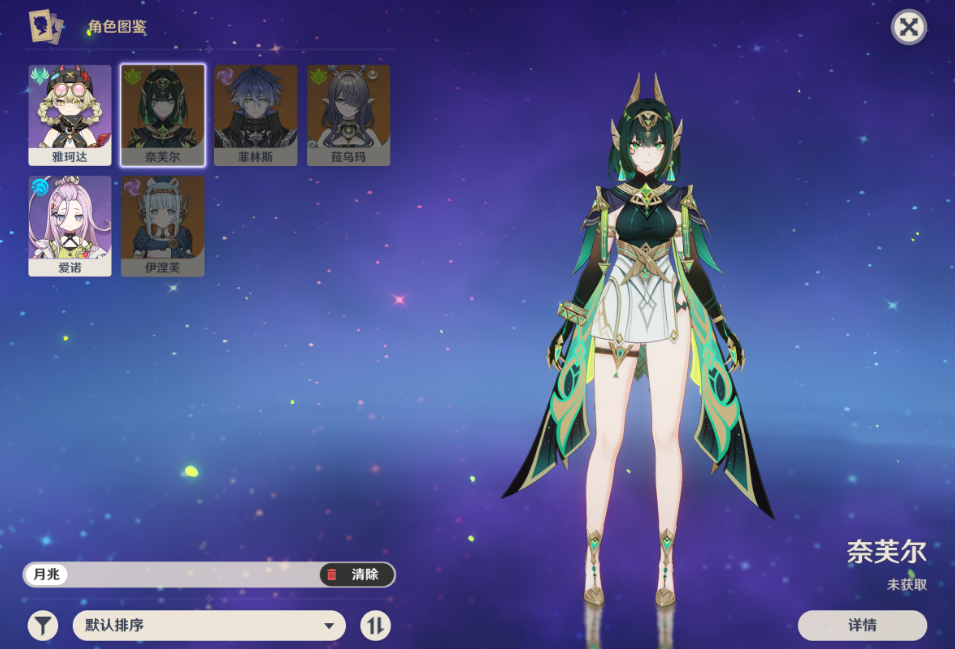Select the 奈芙尔 character card
This screenshot has width=955, height=649.
pos(163,114)
